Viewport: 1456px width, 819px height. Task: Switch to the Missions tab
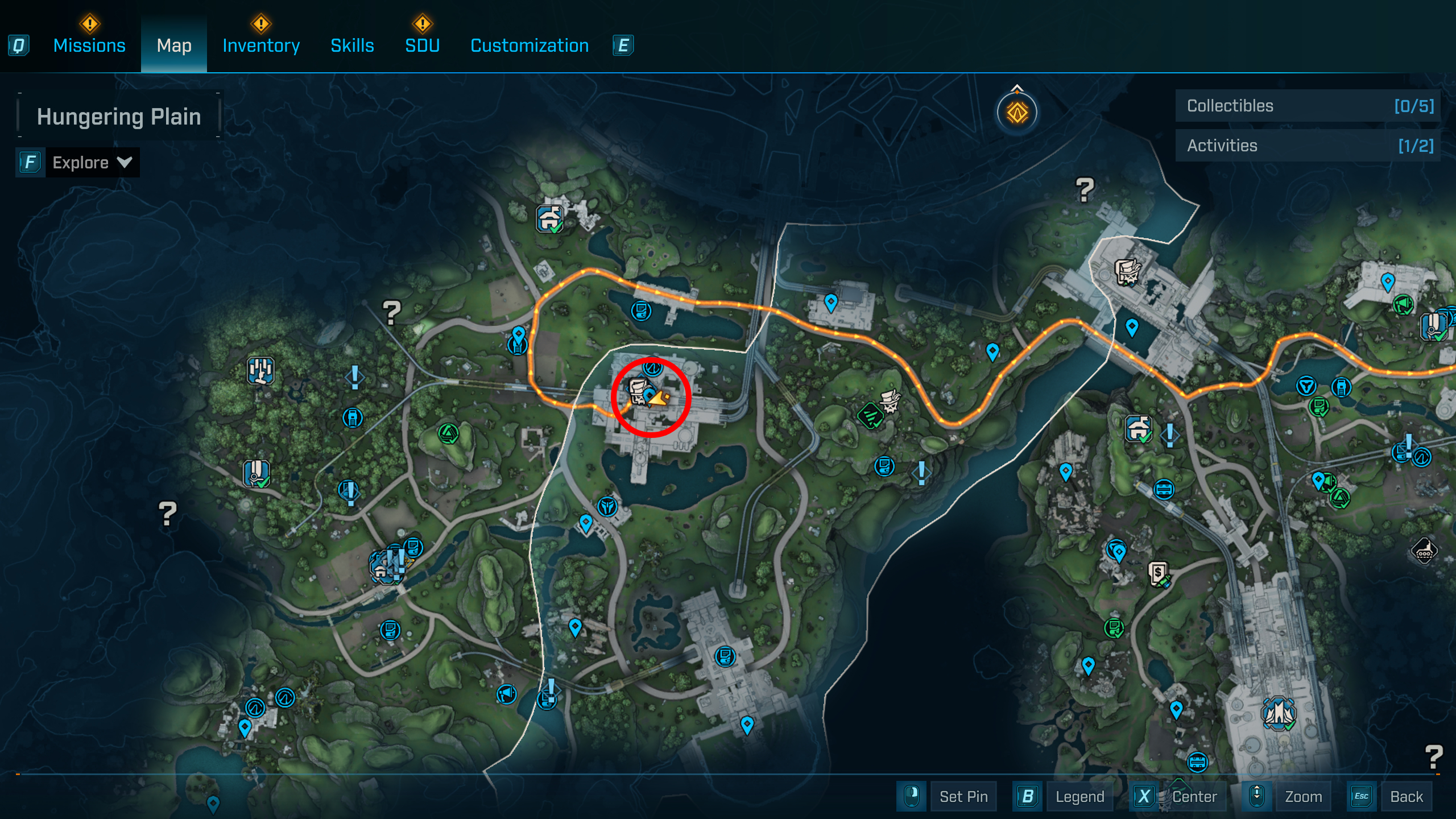[89, 45]
